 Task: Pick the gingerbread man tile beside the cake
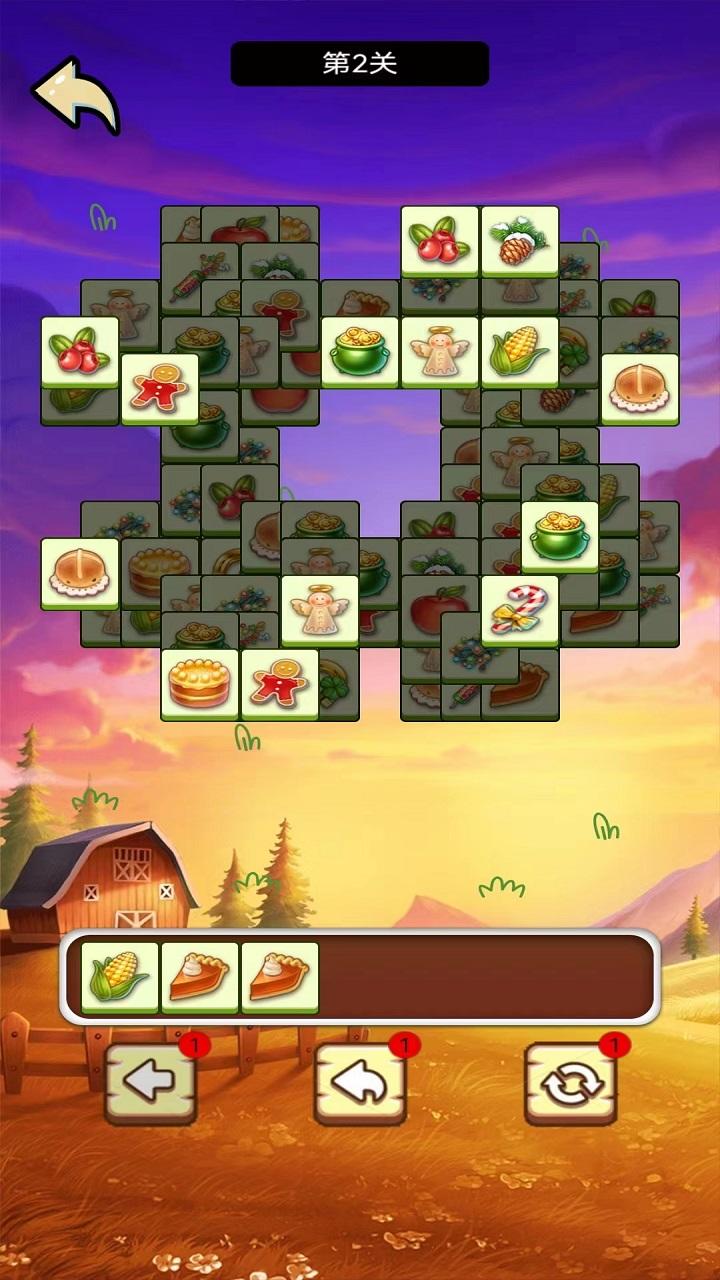coord(279,684)
